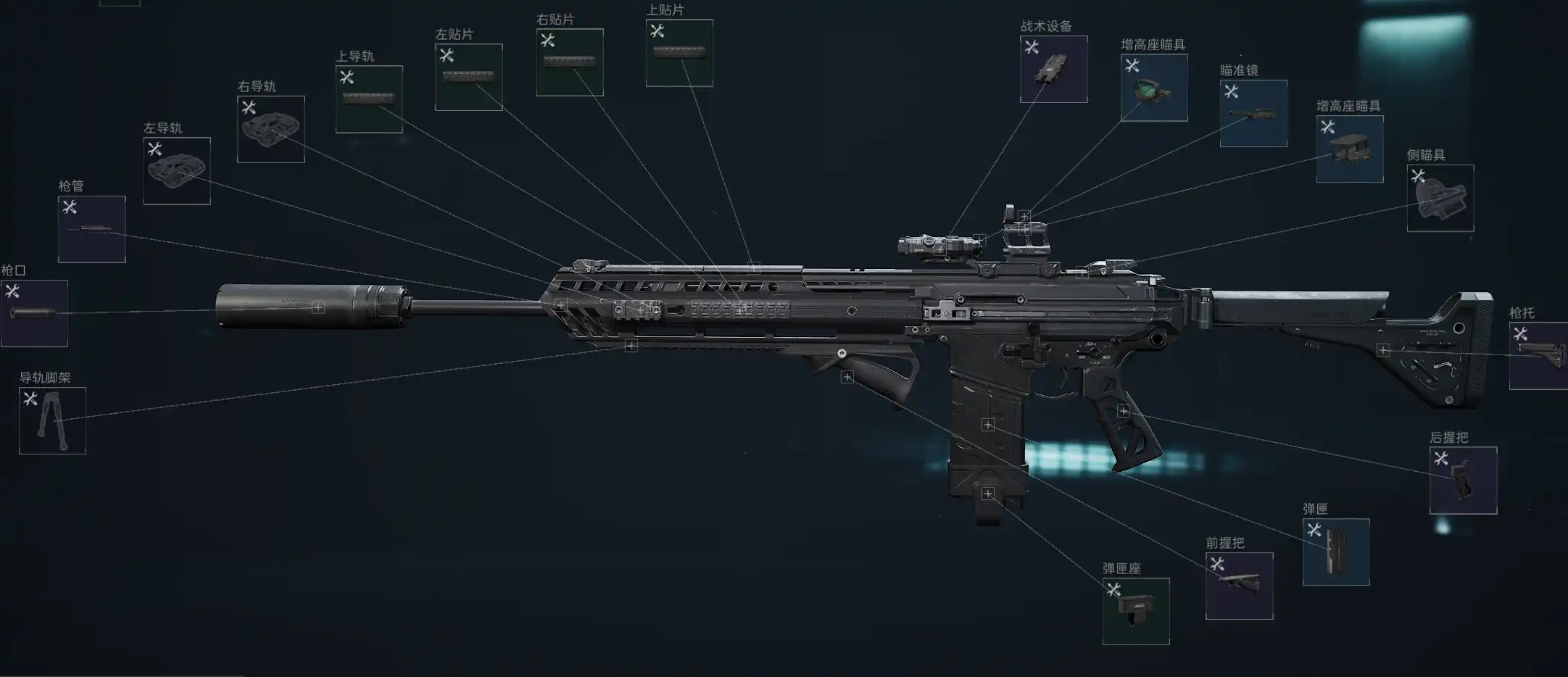Image resolution: width=1568 pixels, height=677 pixels.
Task: Choose the 枪管 barrel slot
Action: 92,229
